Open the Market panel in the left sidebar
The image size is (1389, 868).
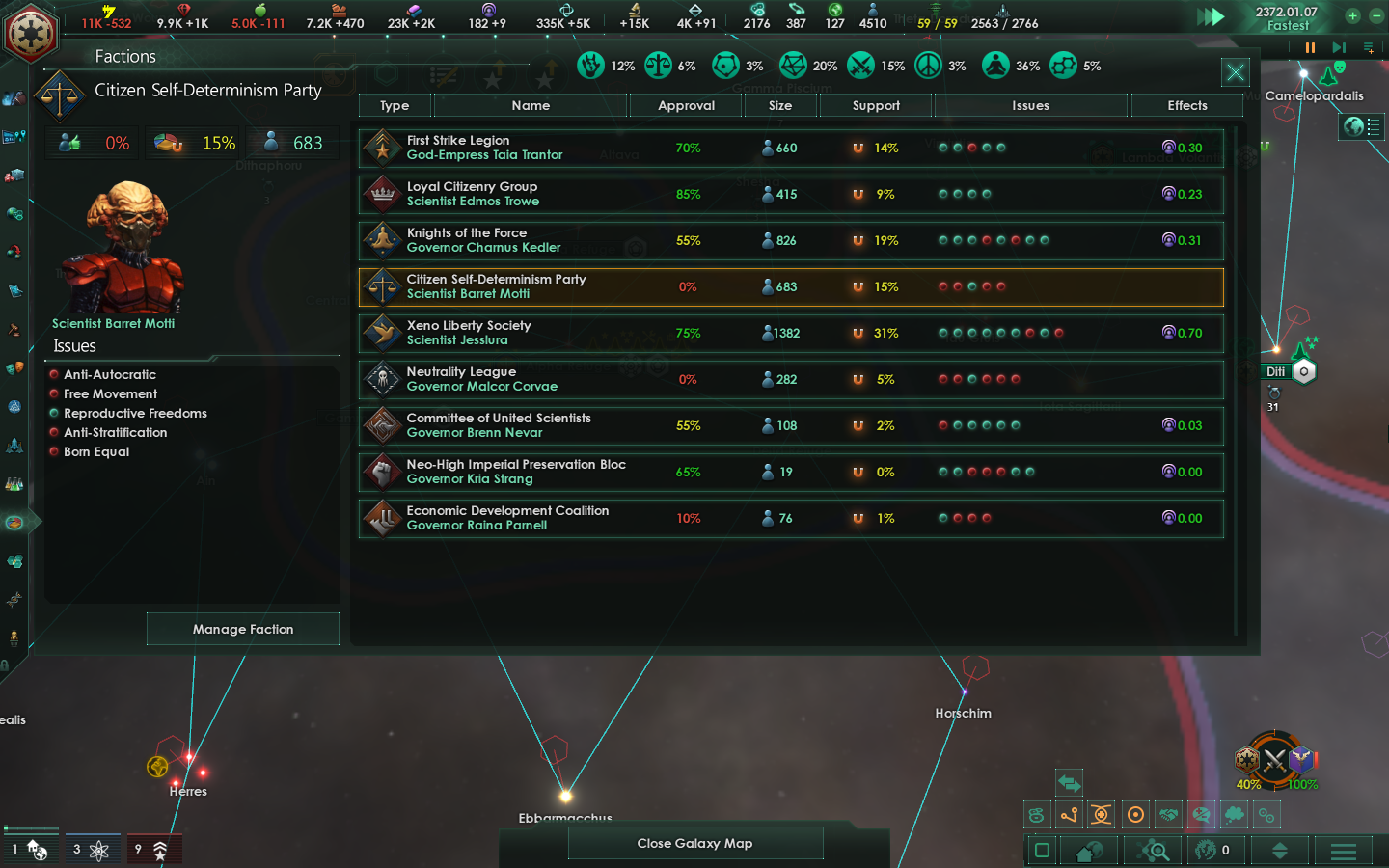pyautogui.click(x=16, y=174)
